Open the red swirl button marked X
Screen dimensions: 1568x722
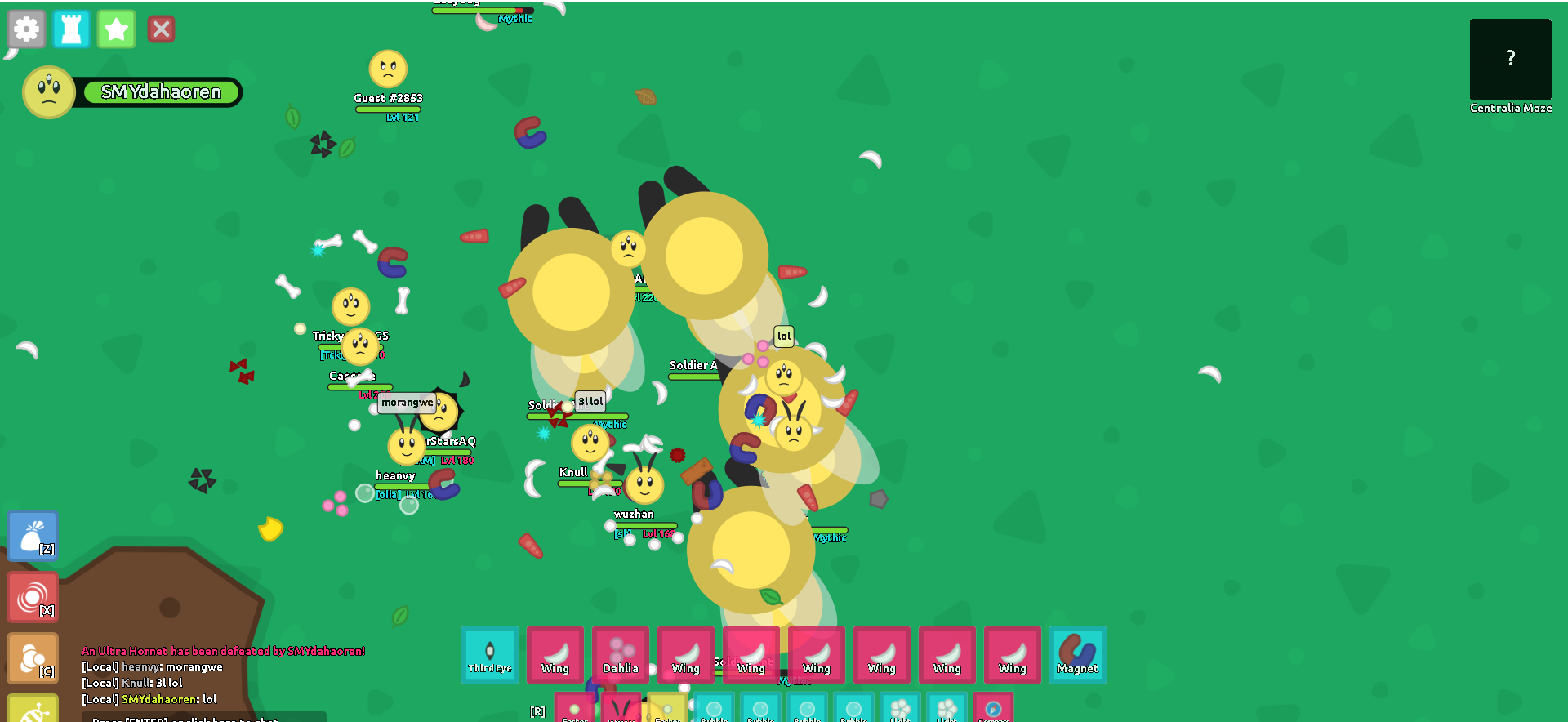(33, 597)
